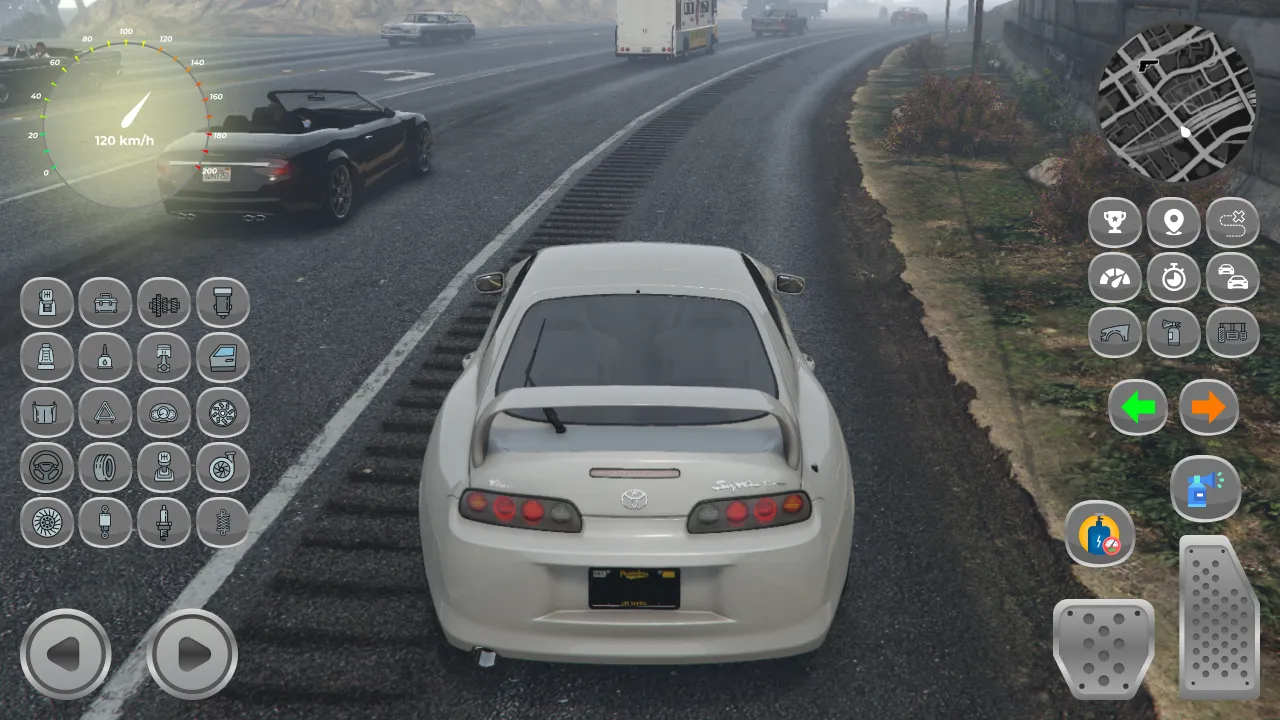Choose the tire upgrade icon
This screenshot has height=720, width=1280.
point(105,468)
